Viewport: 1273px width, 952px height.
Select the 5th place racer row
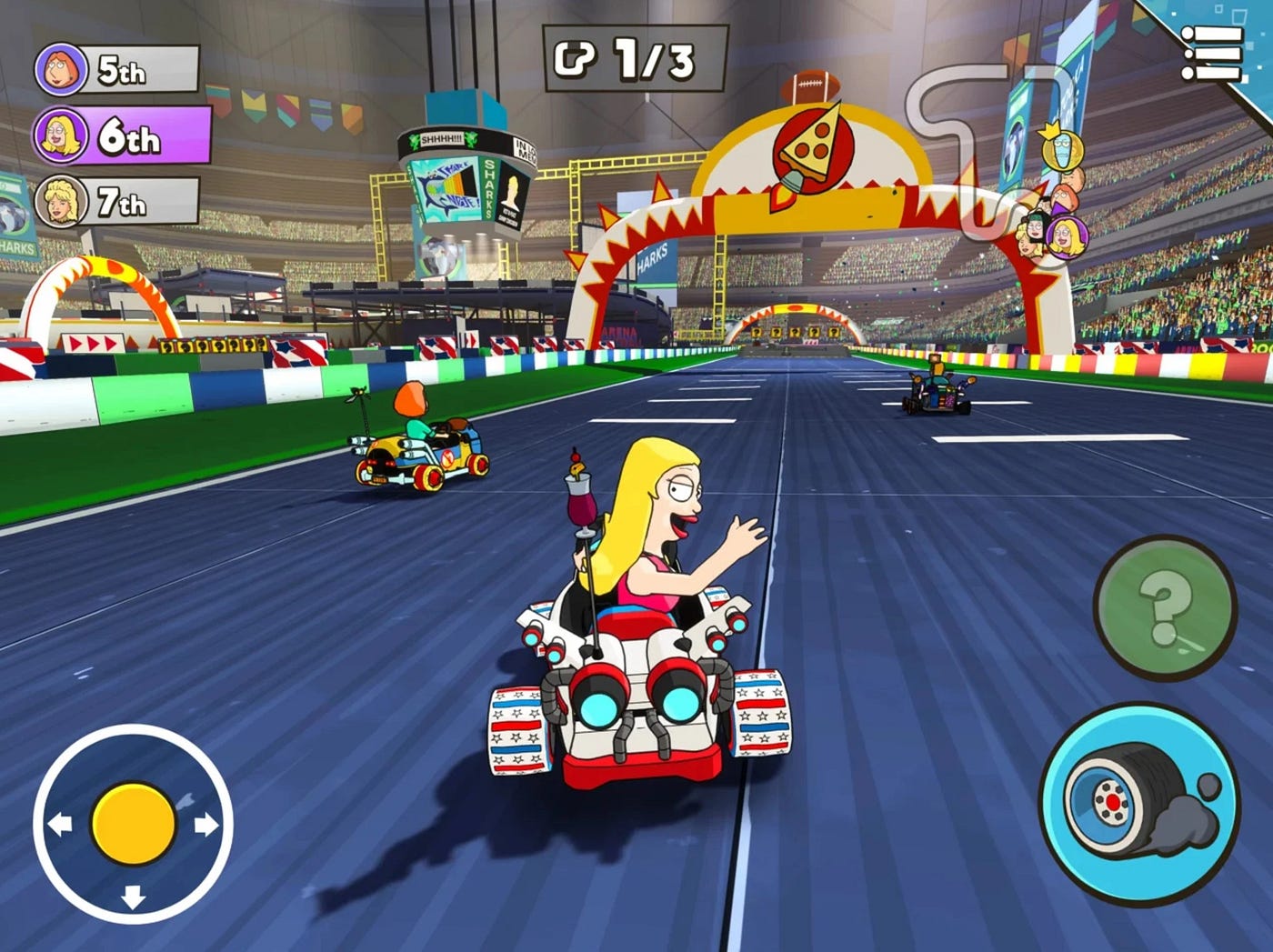pyautogui.click(x=118, y=70)
